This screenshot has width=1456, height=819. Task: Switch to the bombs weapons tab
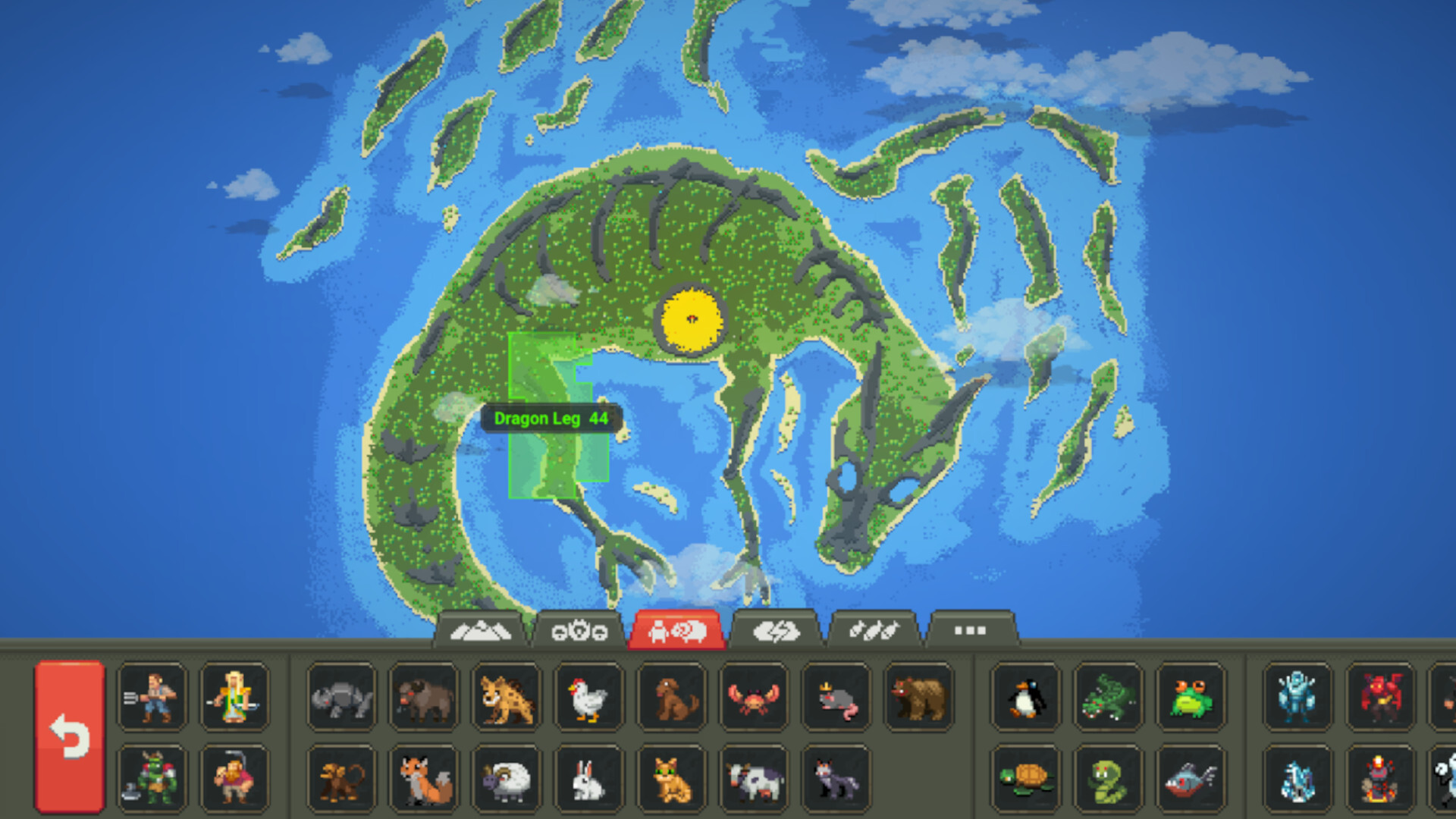874,629
